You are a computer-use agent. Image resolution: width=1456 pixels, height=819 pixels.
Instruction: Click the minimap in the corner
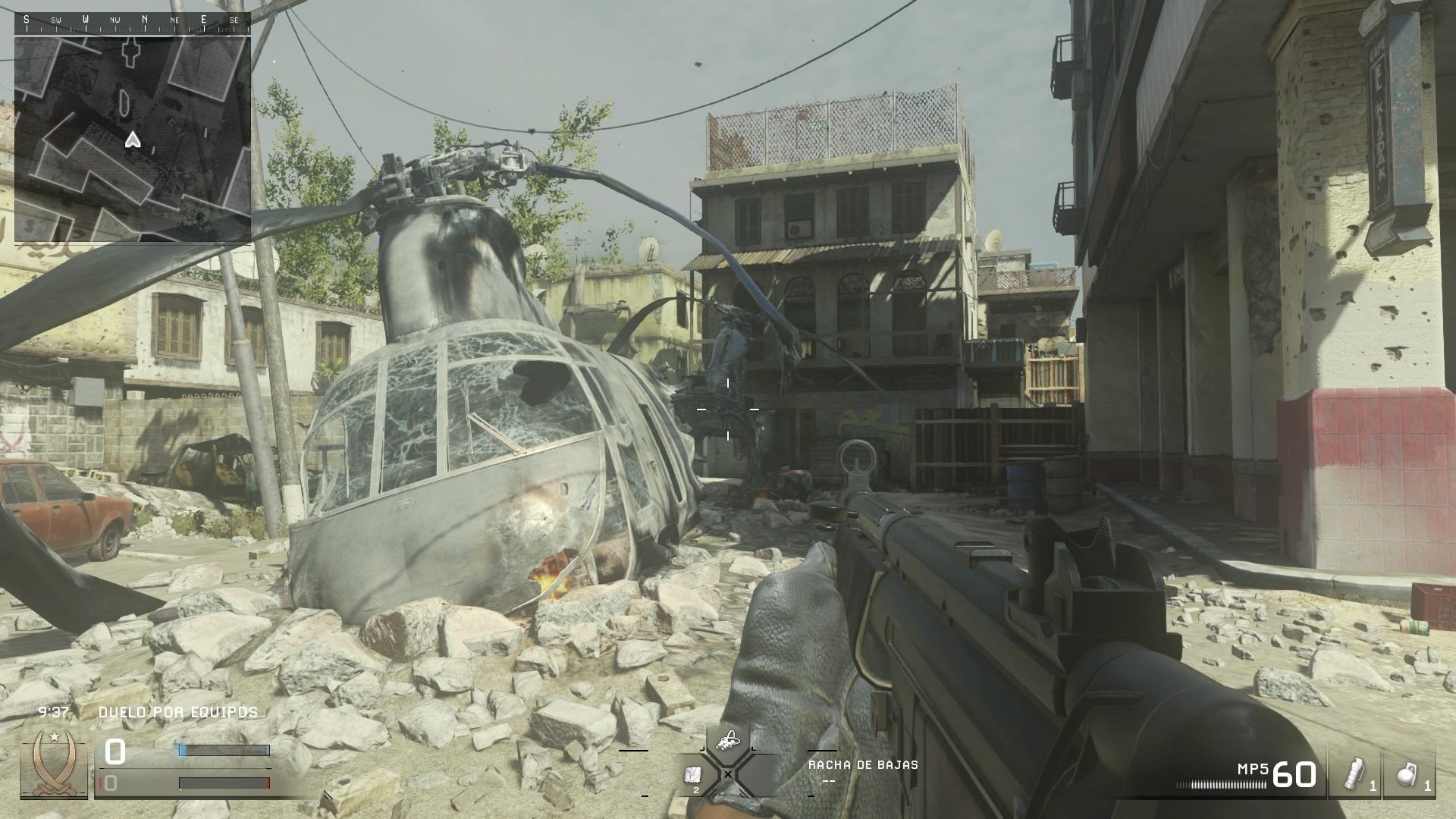(x=133, y=139)
